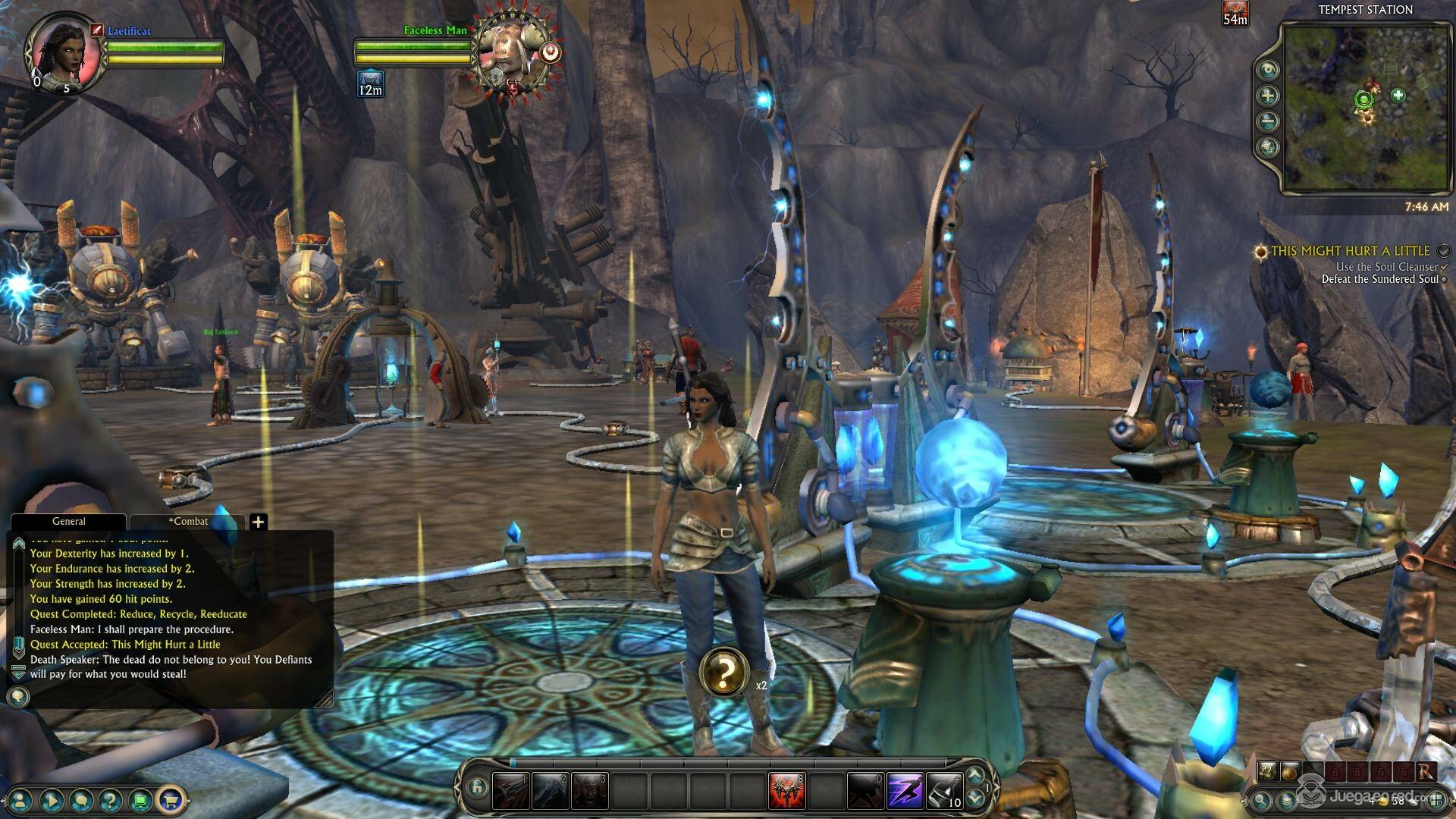The height and width of the screenshot is (819, 1456).
Task: Open the shopping cart store
Action: 171,800
